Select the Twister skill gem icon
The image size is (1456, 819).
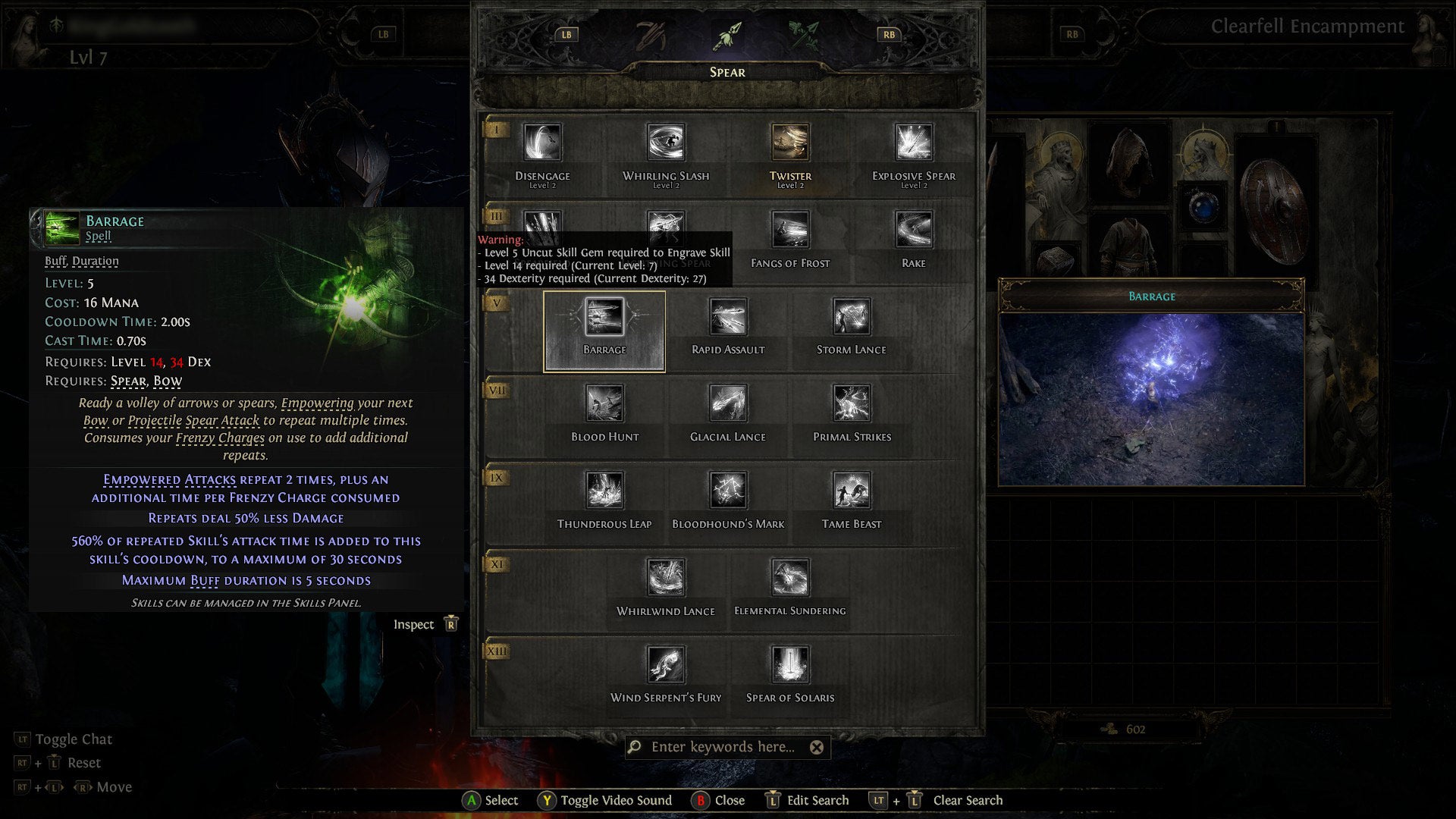[789, 143]
